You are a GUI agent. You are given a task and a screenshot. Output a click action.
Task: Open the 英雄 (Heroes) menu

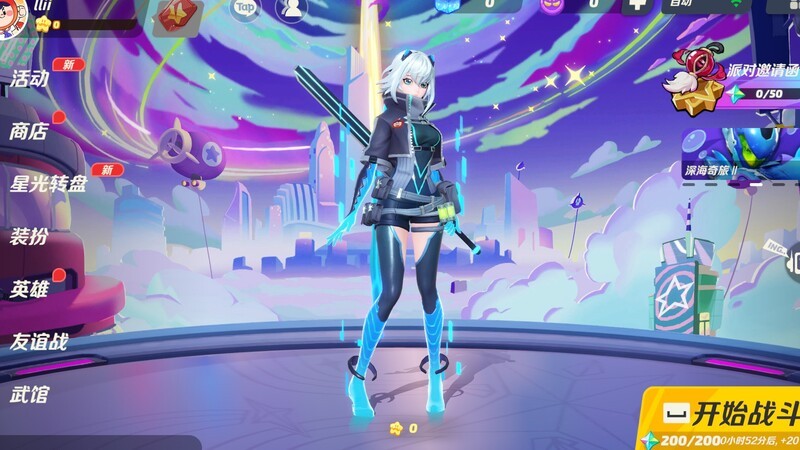click(30, 290)
